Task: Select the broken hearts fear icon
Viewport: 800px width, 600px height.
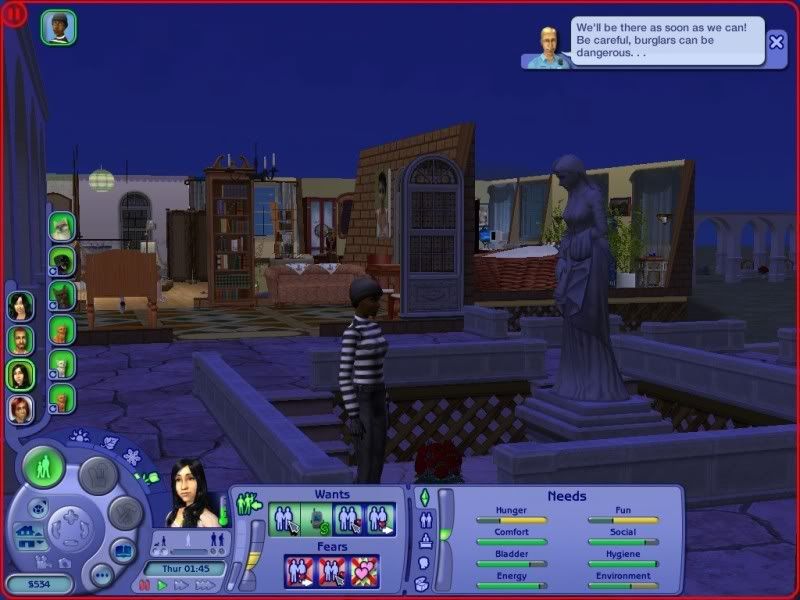Action: [x=365, y=570]
